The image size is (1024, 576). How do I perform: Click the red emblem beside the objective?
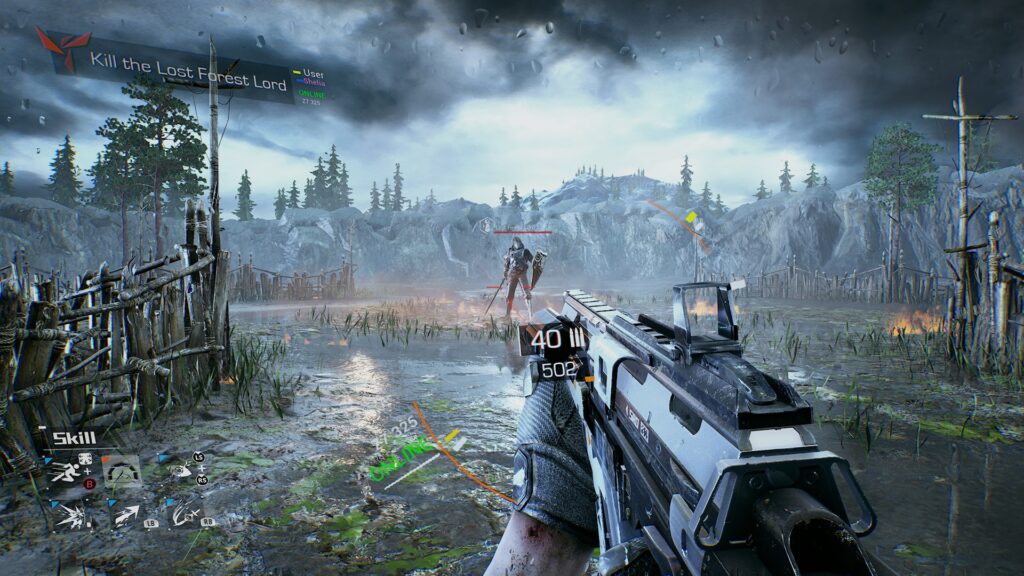click(58, 49)
